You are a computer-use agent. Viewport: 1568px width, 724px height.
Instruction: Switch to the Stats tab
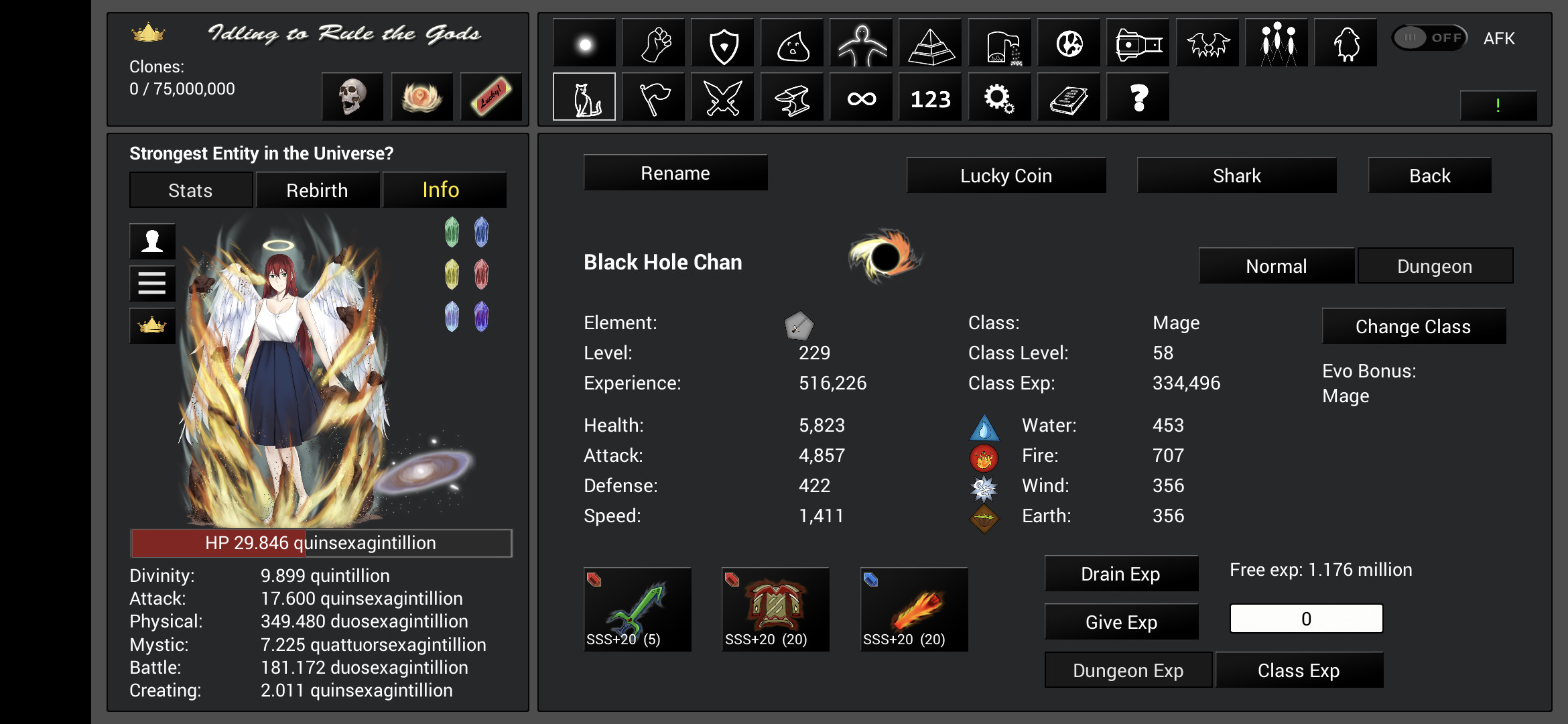pyautogui.click(x=190, y=190)
